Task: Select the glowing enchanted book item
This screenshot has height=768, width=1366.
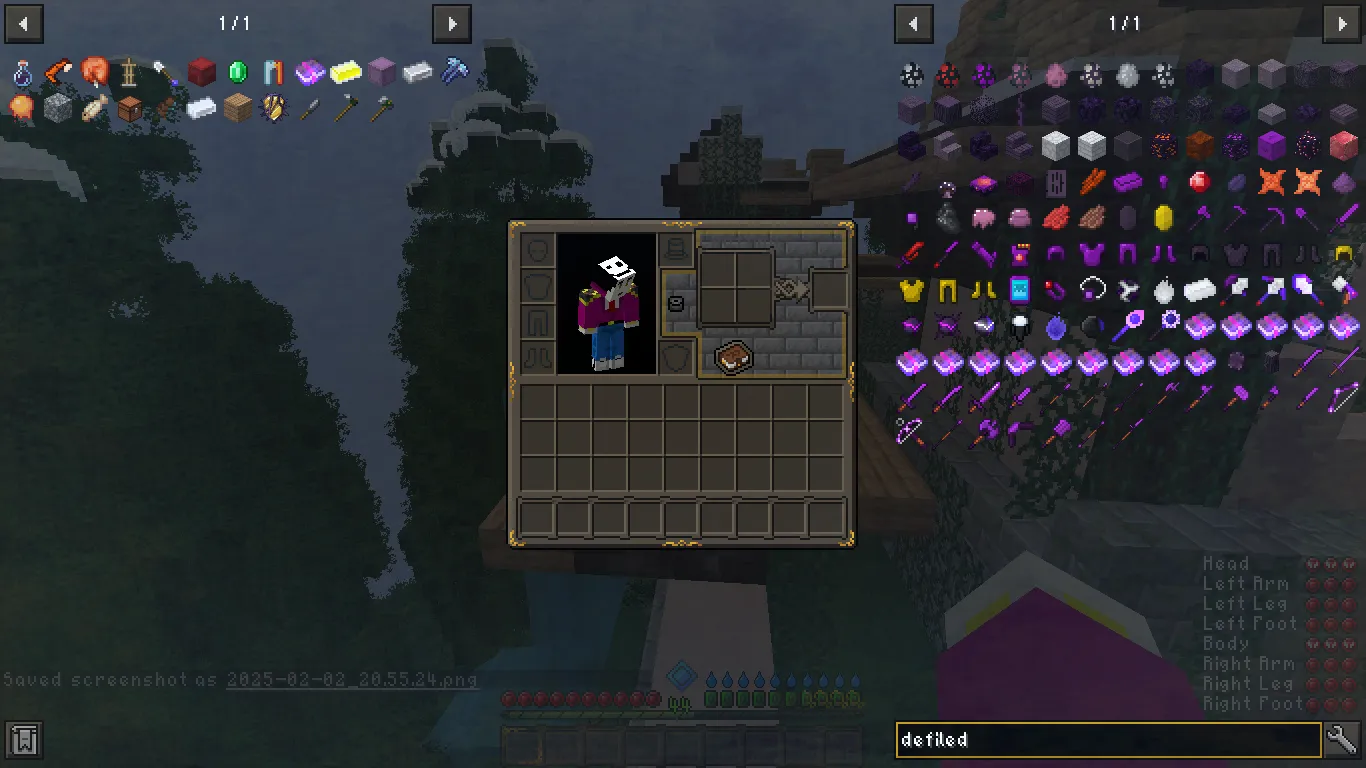Action: [309, 72]
